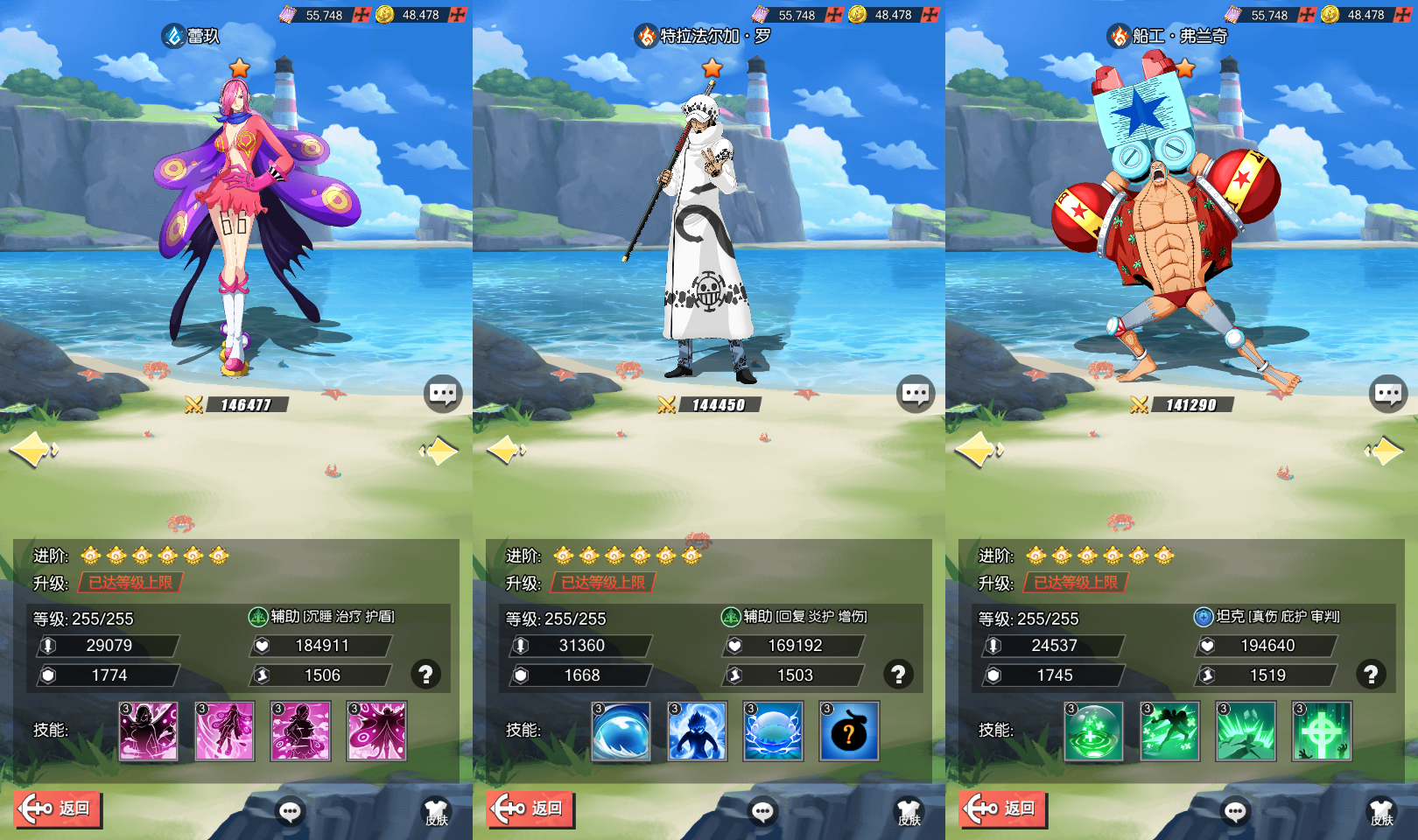Image resolution: width=1418 pixels, height=840 pixels.
Task: Select Franky's green crystal burst skill
Action: [x=1246, y=731]
